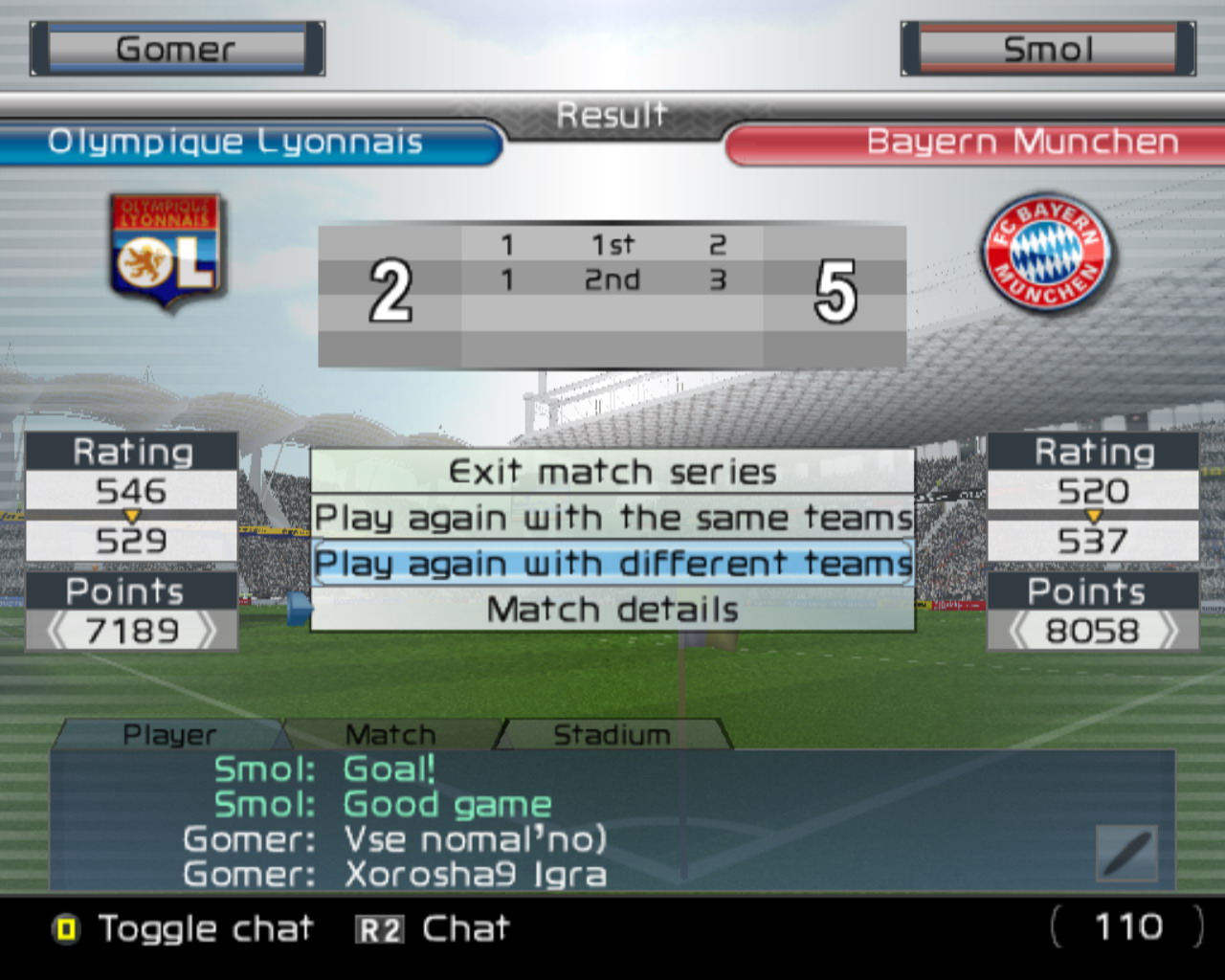The width and height of the screenshot is (1225, 980).
Task: Click the pencil chat input icon
Action: [x=1126, y=853]
